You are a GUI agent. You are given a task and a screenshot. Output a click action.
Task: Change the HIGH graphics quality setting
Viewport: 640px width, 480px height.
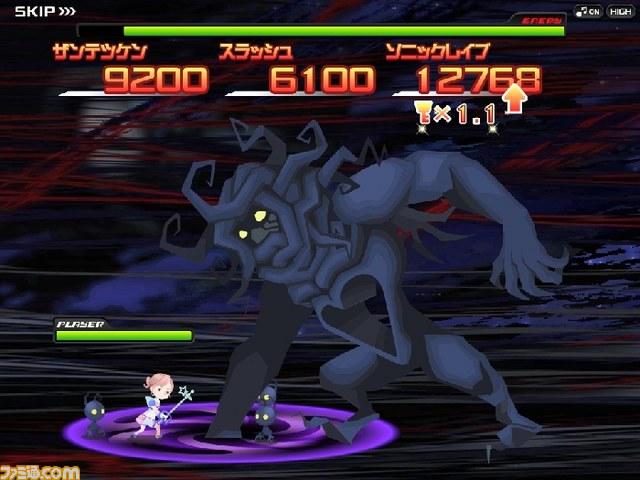tap(620, 11)
